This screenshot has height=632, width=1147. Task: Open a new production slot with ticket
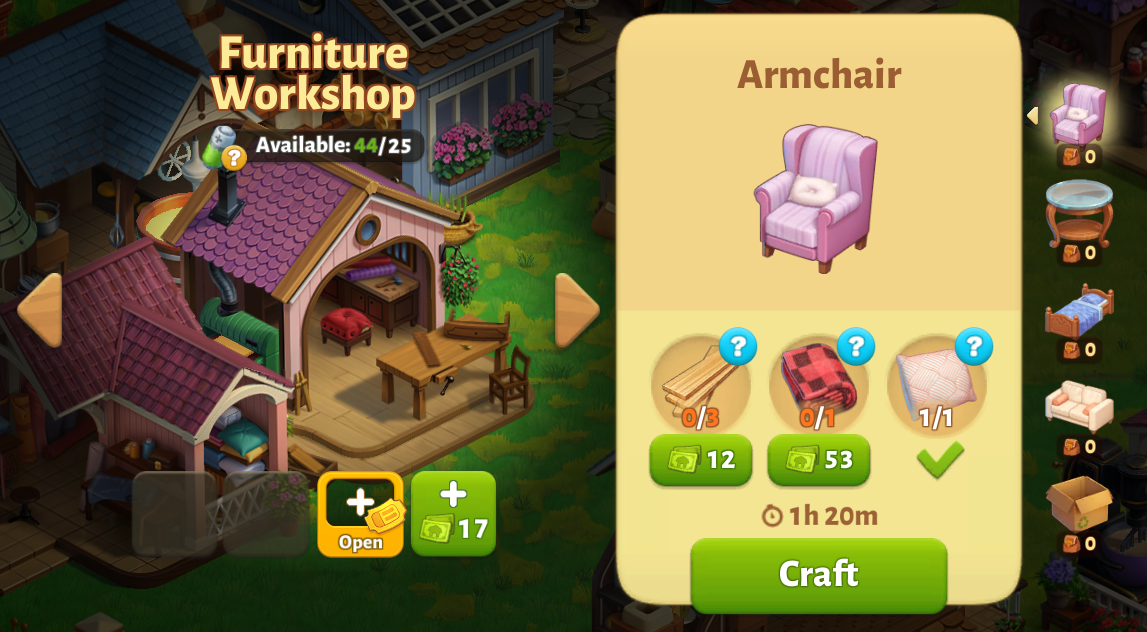360,514
